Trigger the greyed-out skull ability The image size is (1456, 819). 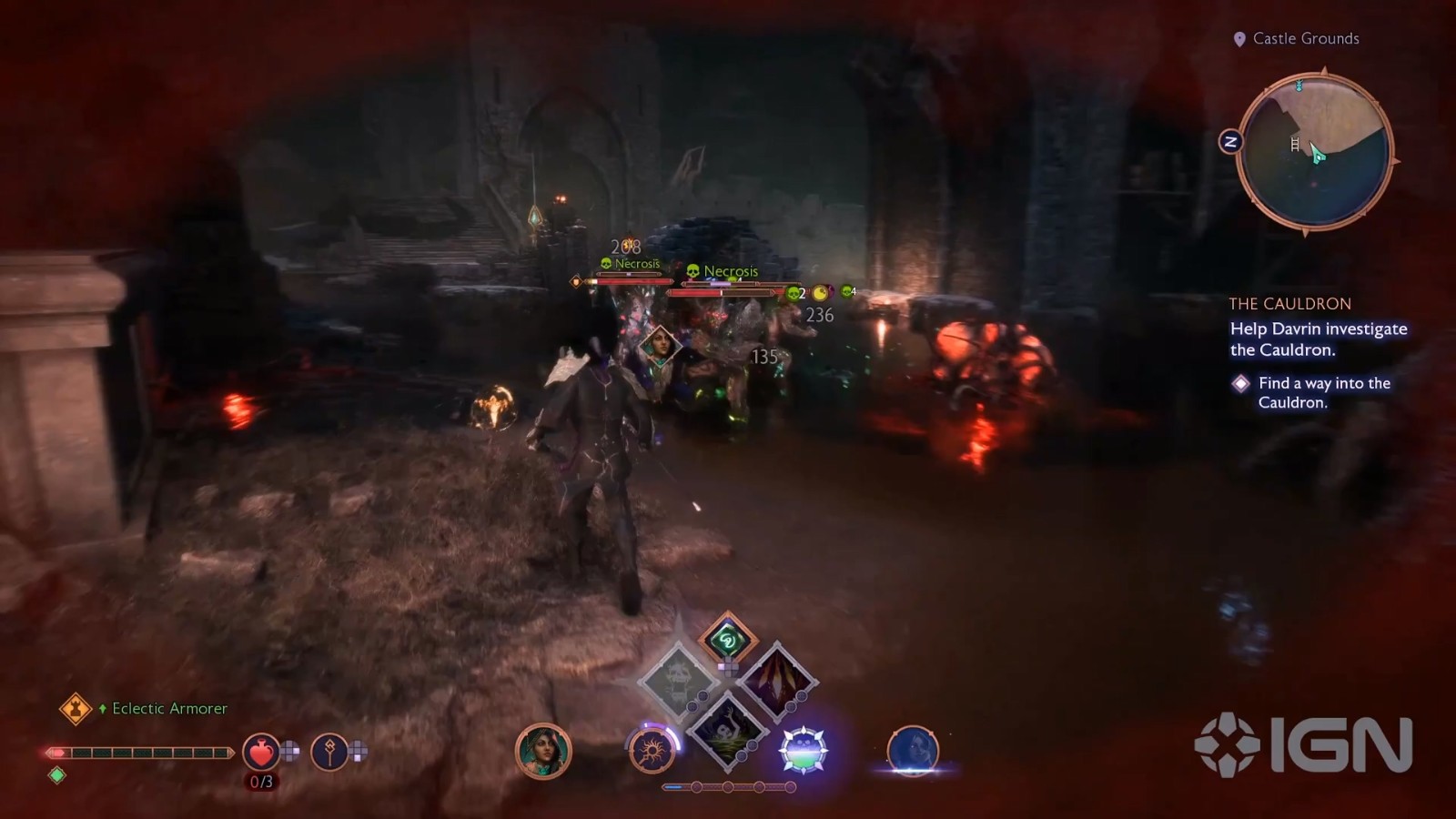coord(678,681)
